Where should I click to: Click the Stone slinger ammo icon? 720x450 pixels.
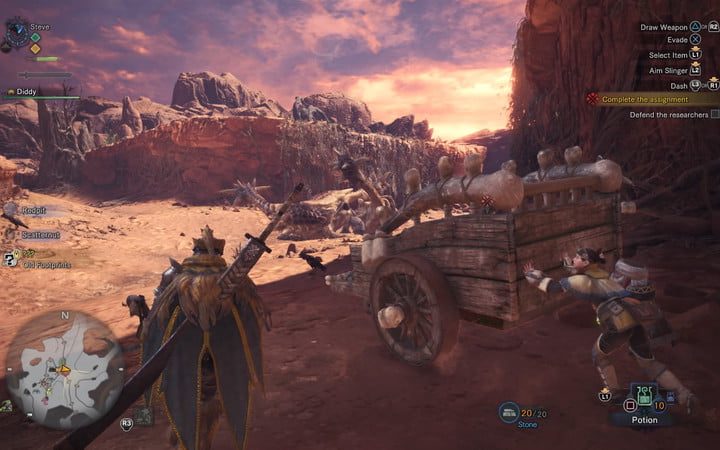click(509, 410)
